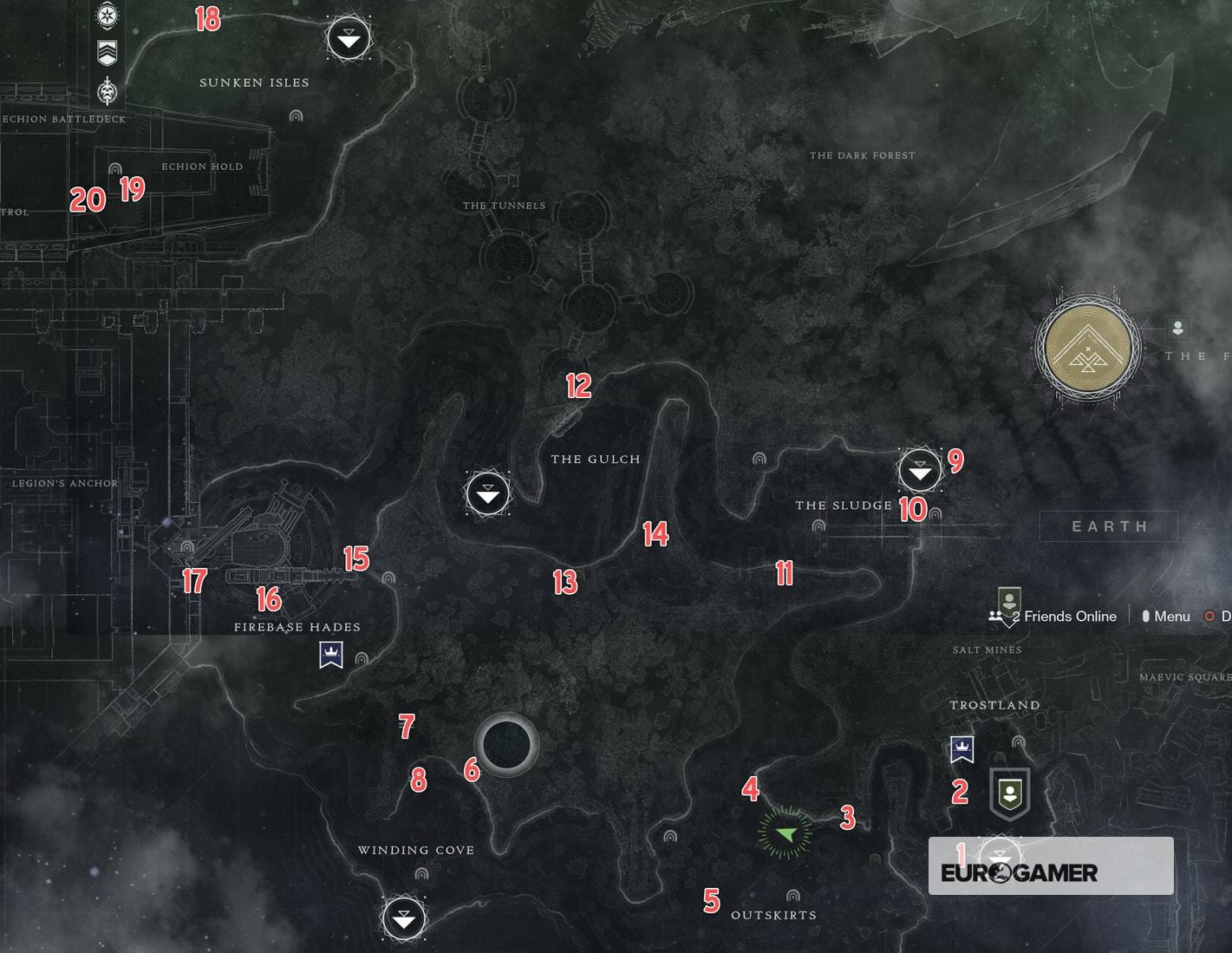Image resolution: width=1232 pixels, height=953 pixels.
Task: Select the Sunken Isles landing zone icon
Action: point(347,38)
